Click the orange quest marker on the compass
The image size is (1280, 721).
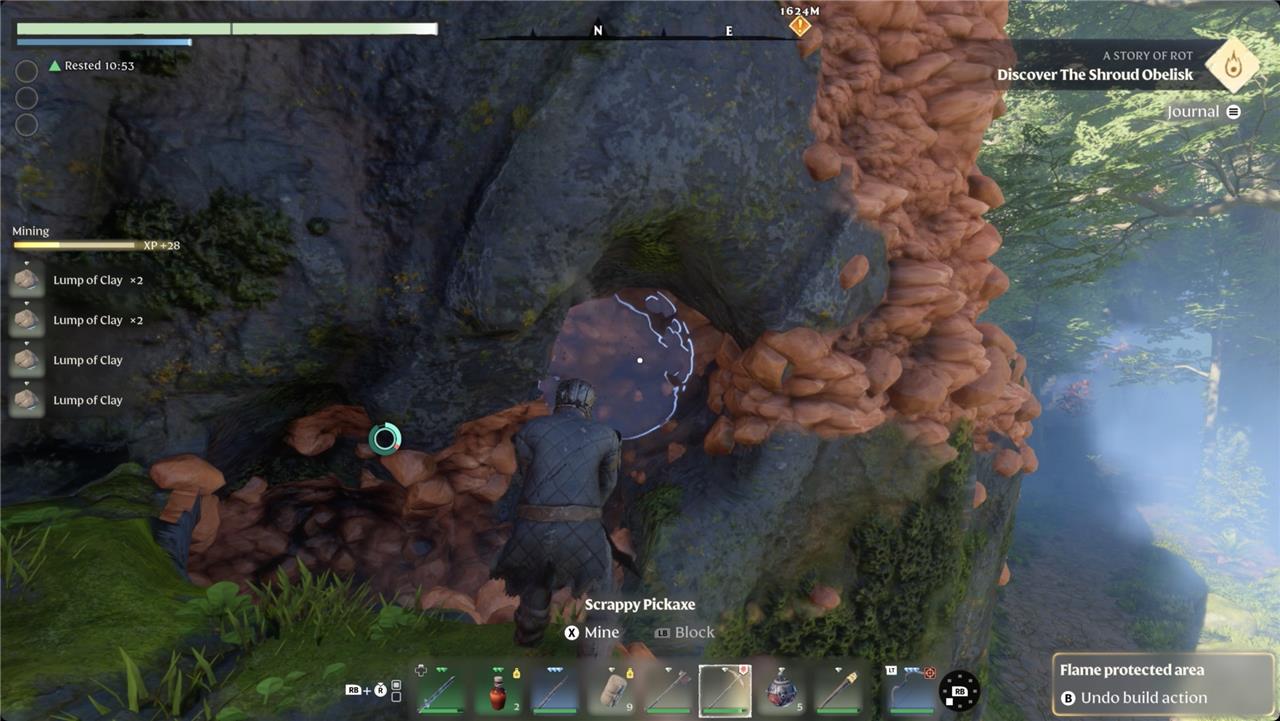[x=800, y=27]
